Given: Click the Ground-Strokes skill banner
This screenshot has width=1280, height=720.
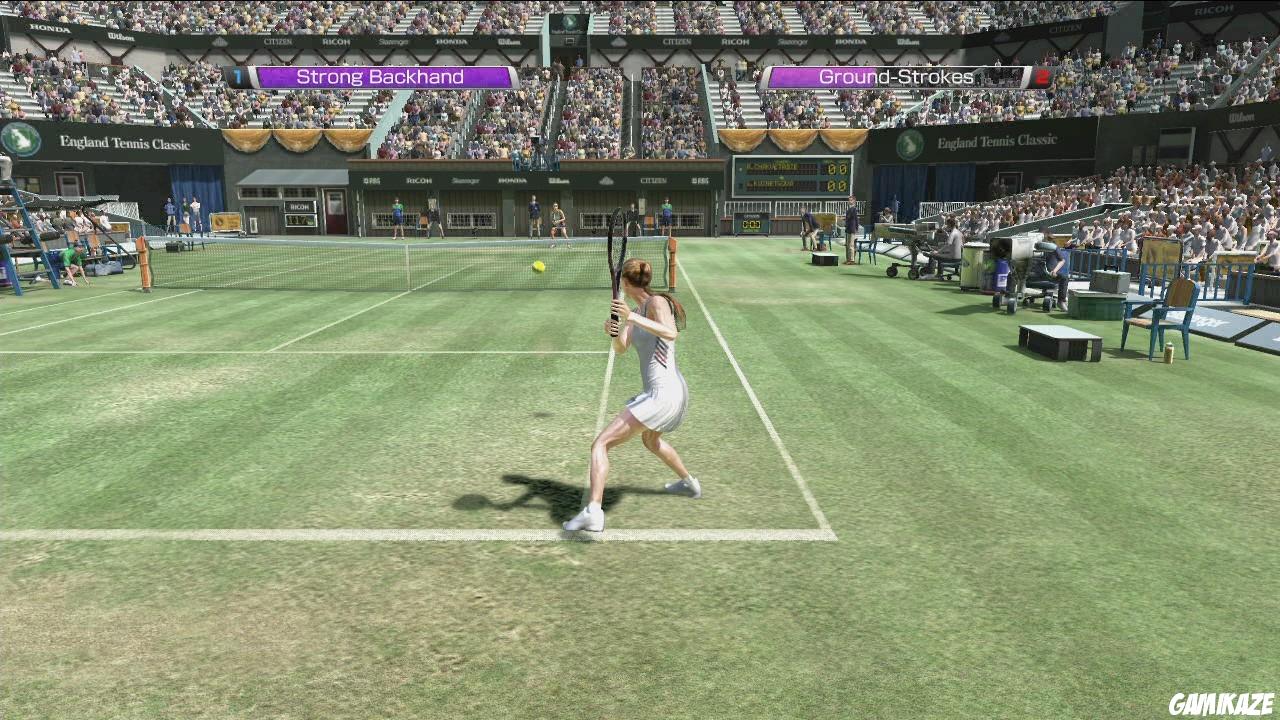Looking at the screenshot, I should (893, 76).
